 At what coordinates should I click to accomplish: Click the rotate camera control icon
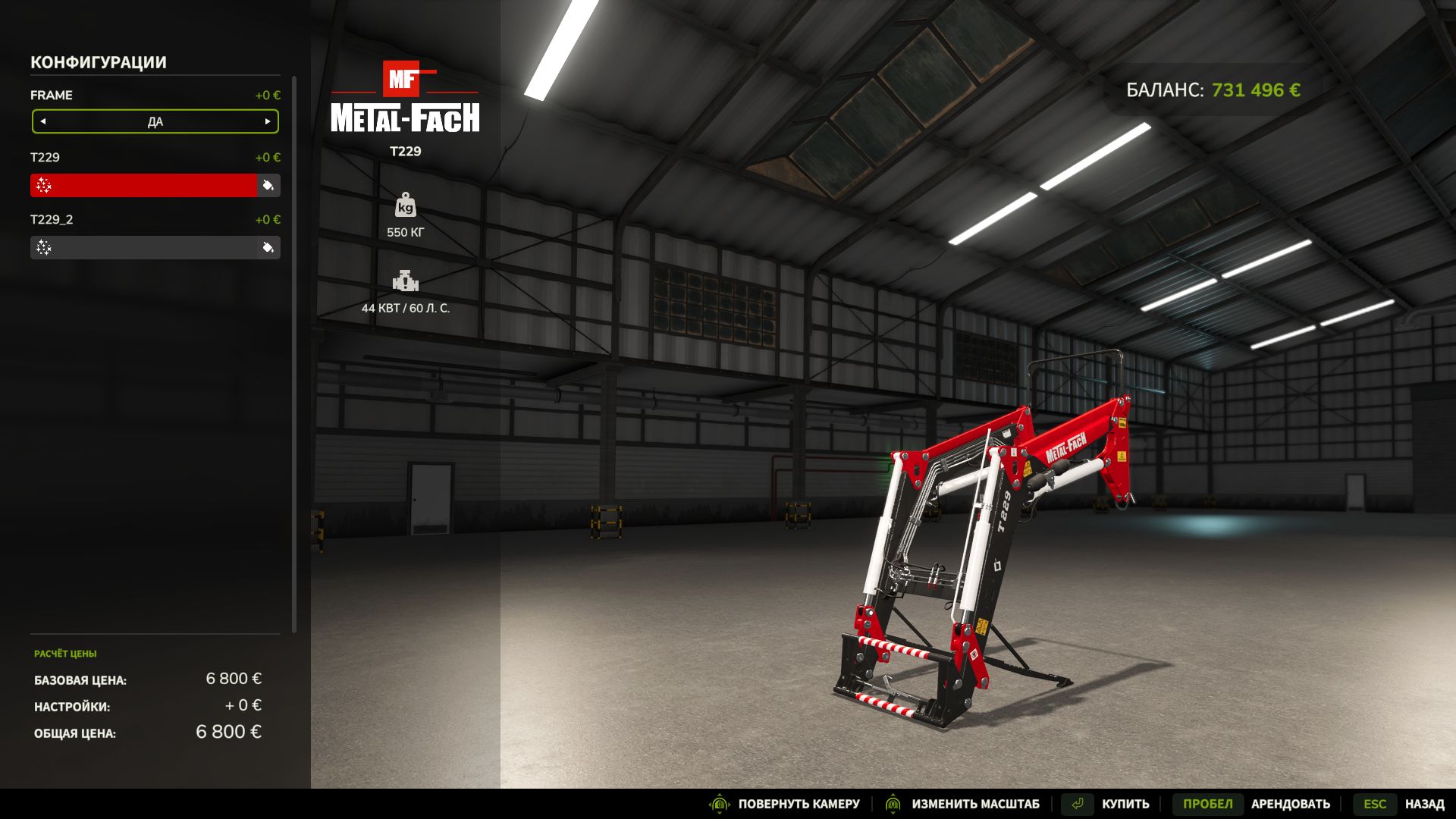coord(718,804)
